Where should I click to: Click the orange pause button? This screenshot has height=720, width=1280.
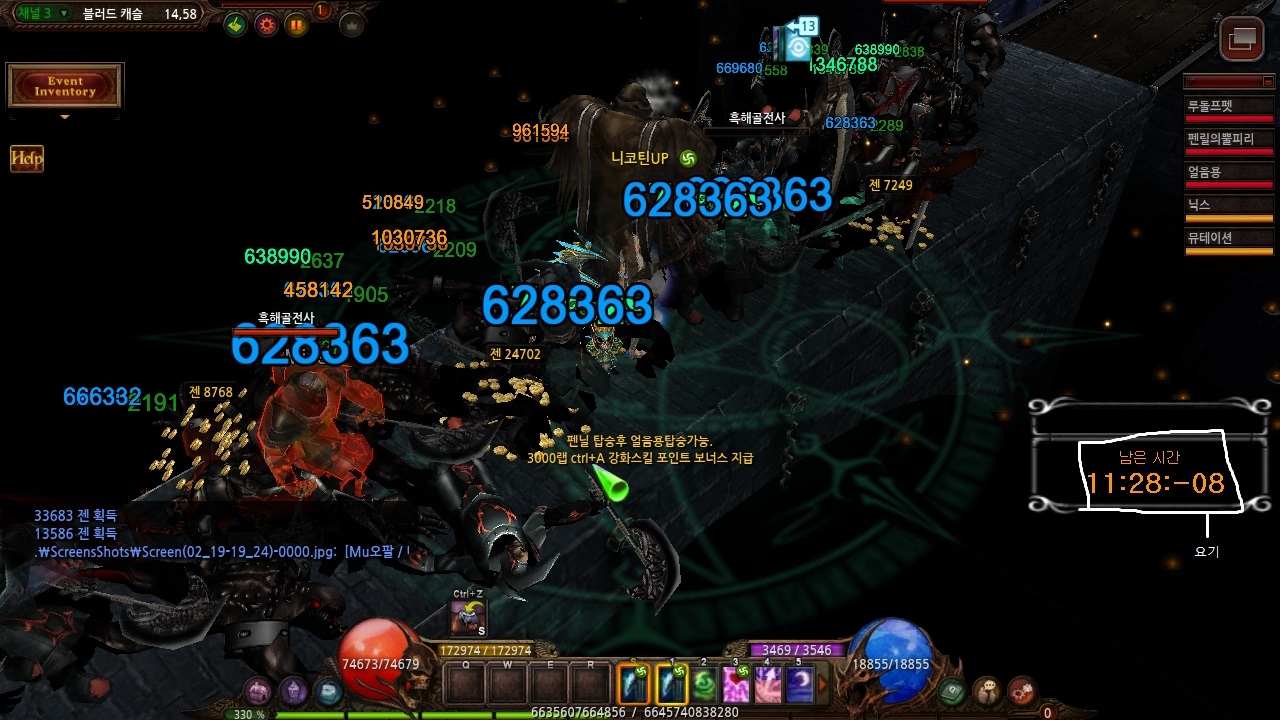(x=297, y=25)
